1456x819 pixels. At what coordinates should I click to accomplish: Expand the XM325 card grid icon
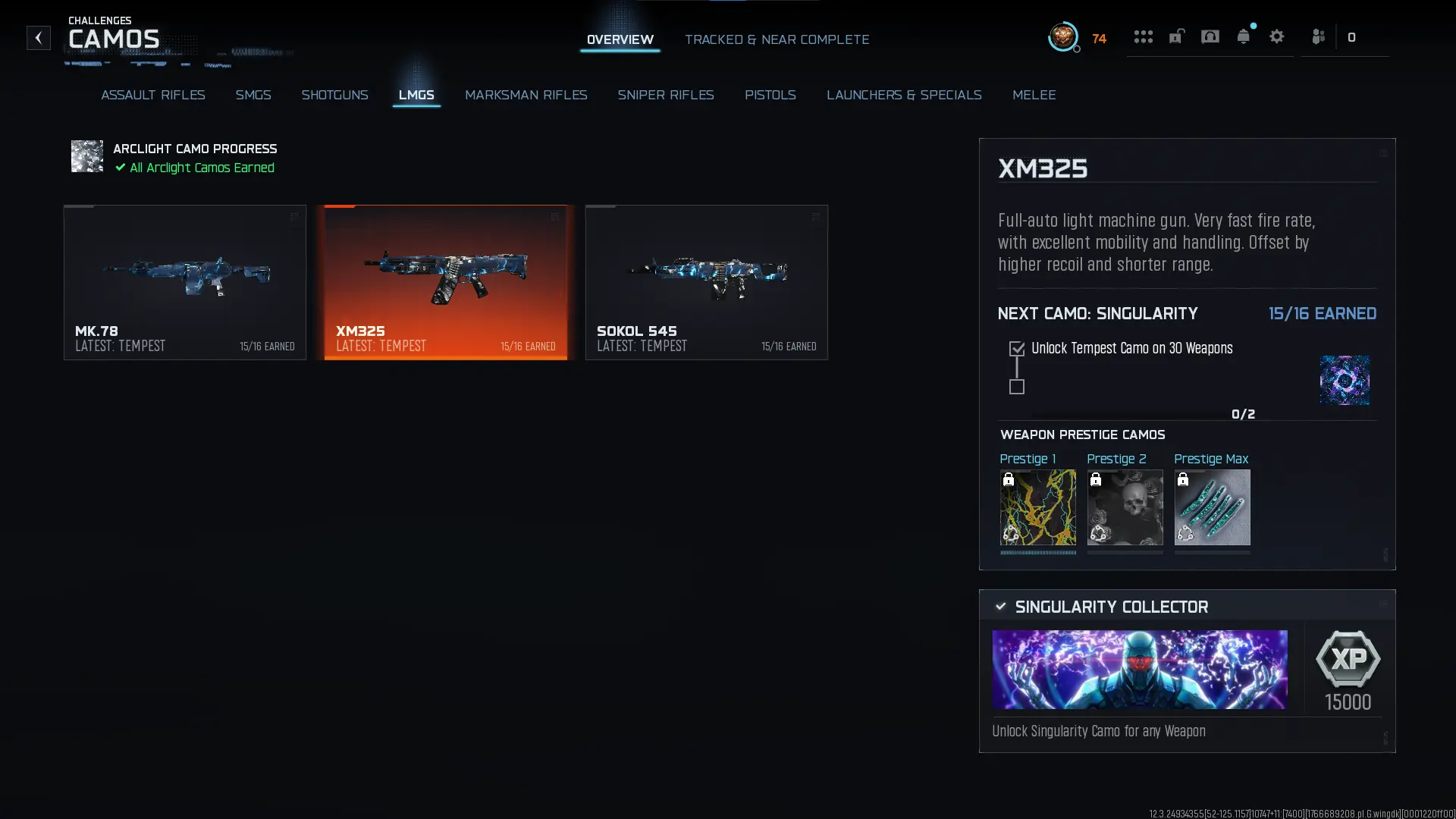tap(556, 217)
